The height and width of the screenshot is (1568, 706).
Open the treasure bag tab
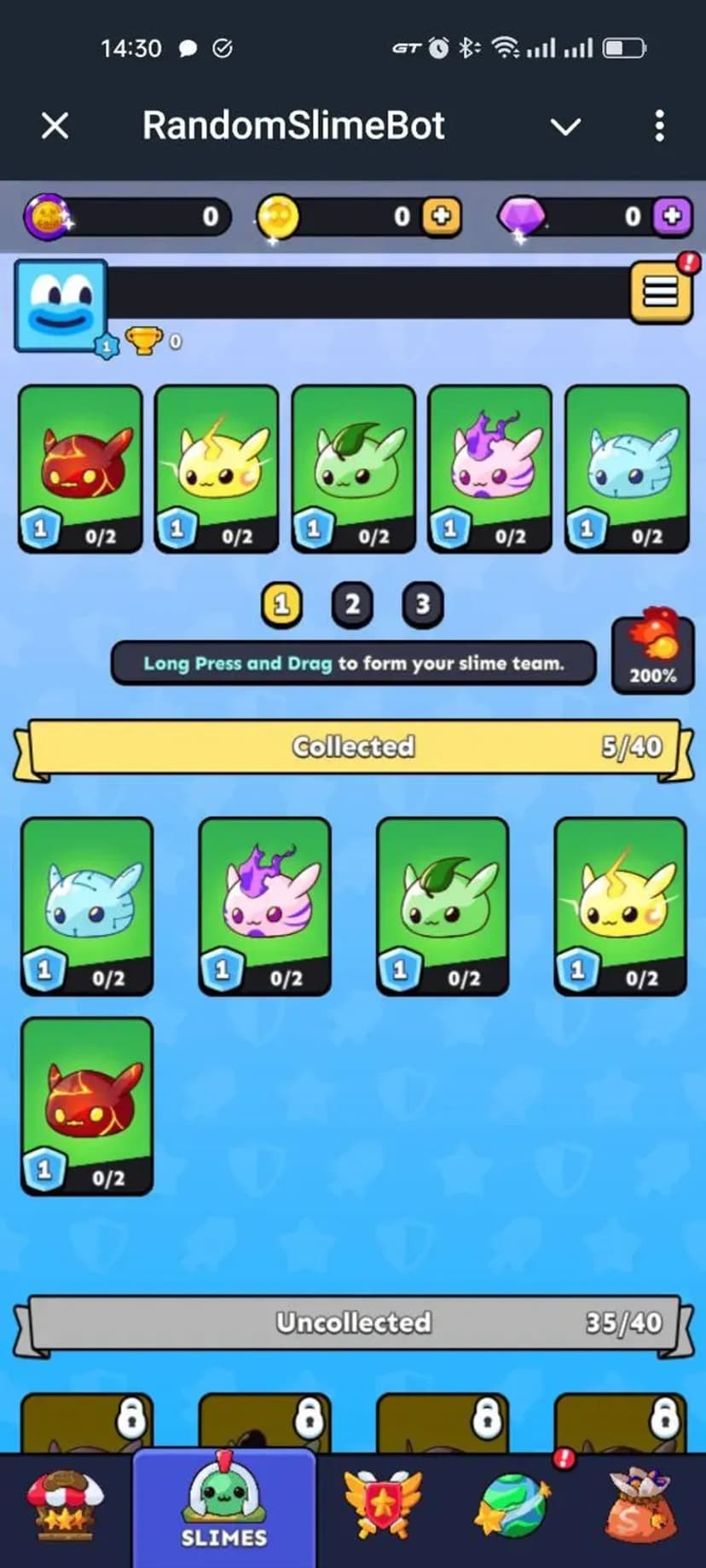pyautogui.click(x=640, y=1507)
